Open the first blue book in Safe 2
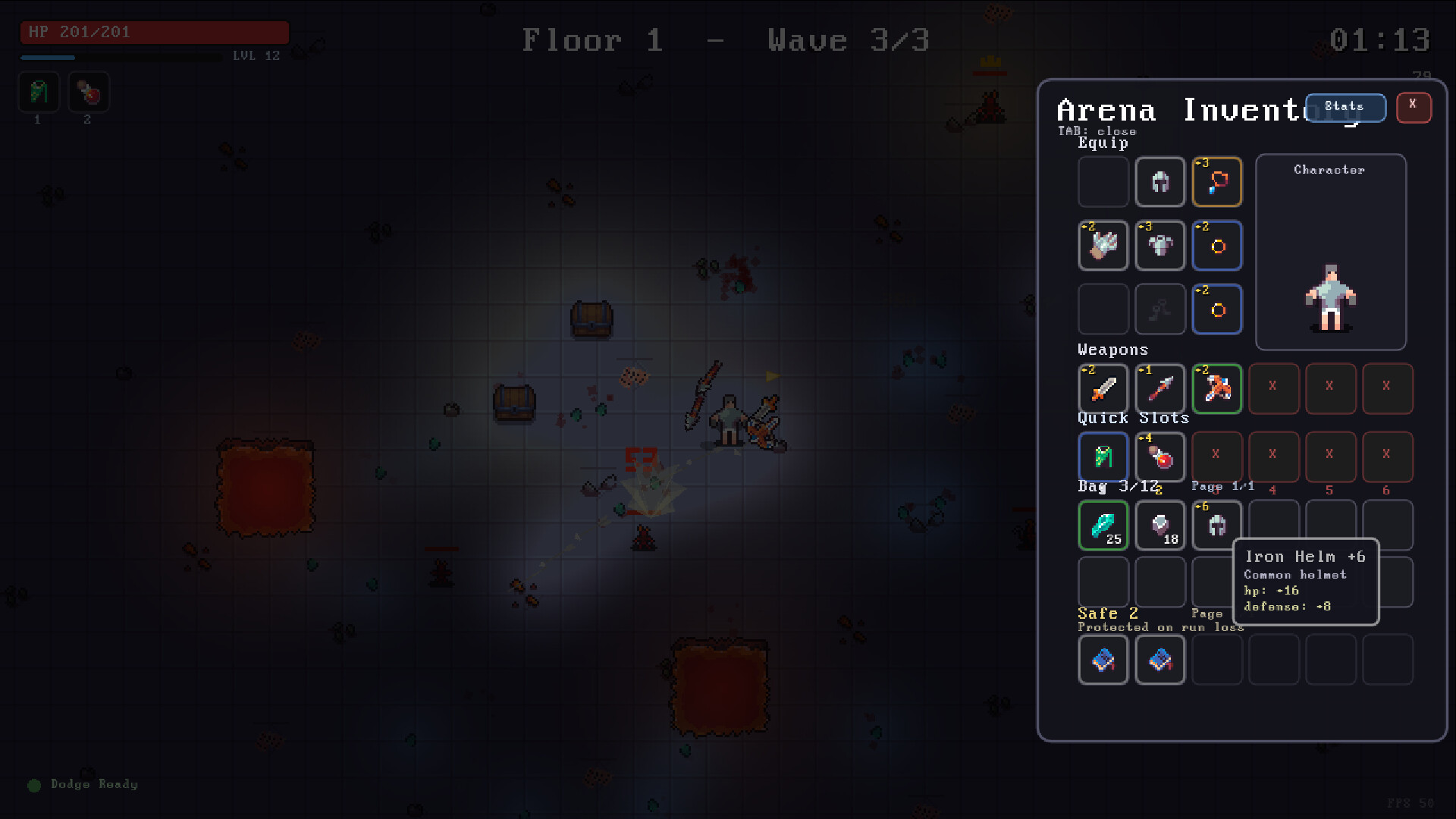The image size is (1456, 819). click(1103, 660)
